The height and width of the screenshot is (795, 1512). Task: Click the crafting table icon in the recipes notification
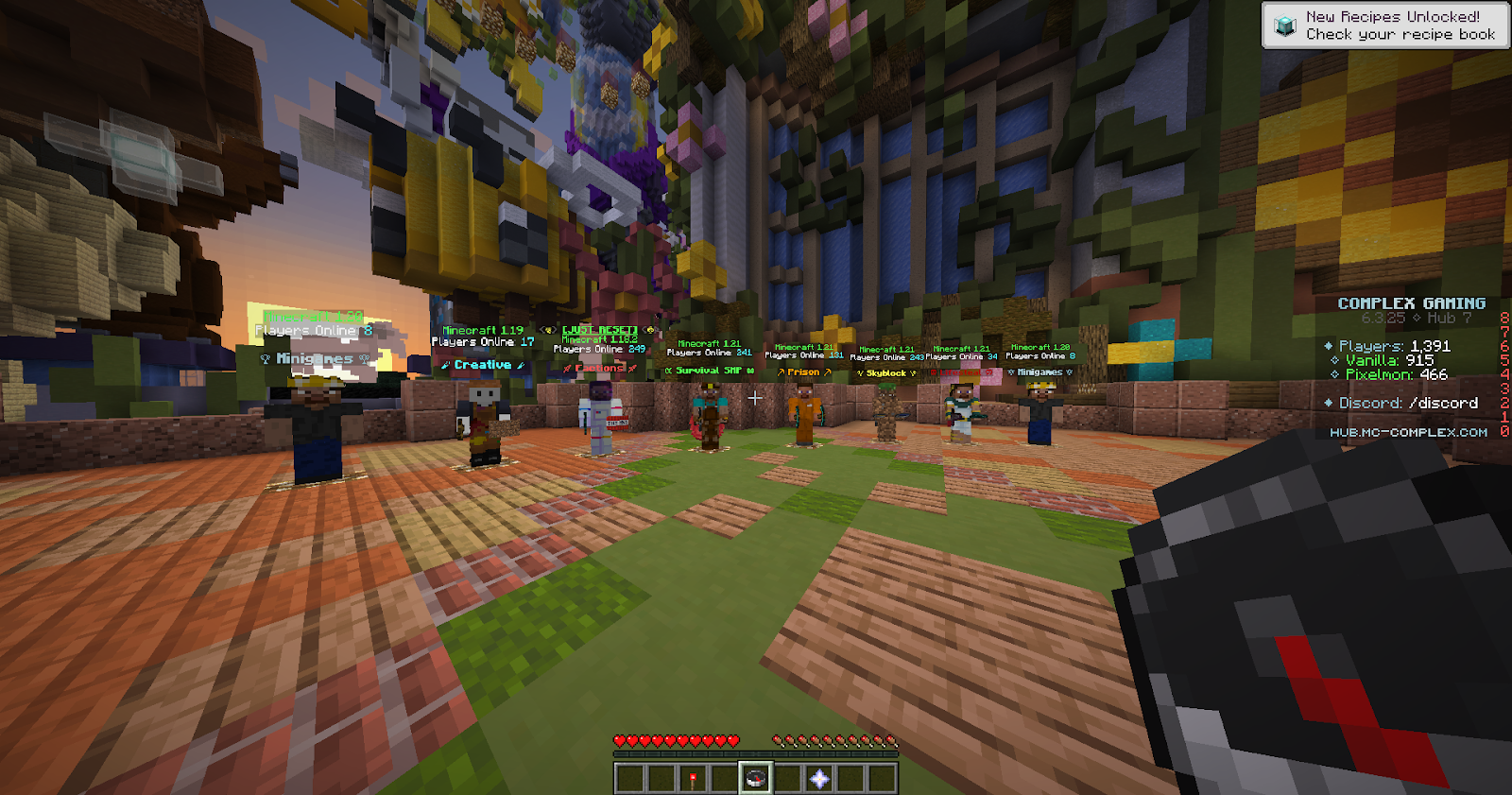click(x=1284, y=26)
